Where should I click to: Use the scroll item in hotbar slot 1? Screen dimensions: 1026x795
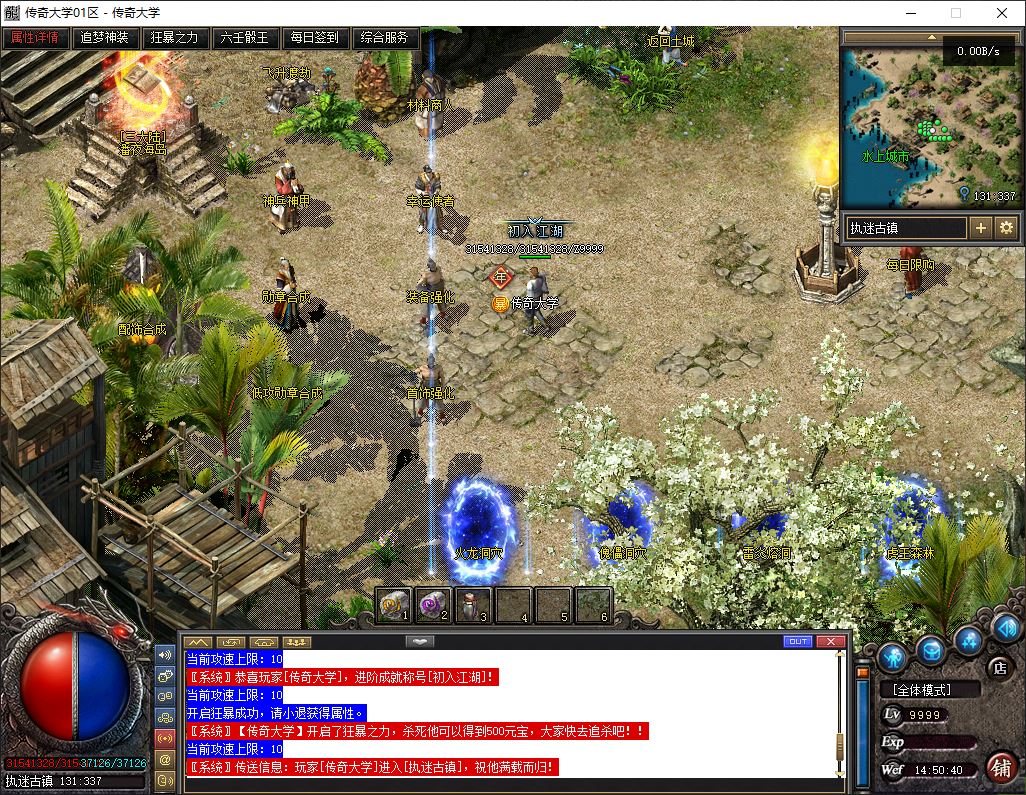tap(395, 604)
